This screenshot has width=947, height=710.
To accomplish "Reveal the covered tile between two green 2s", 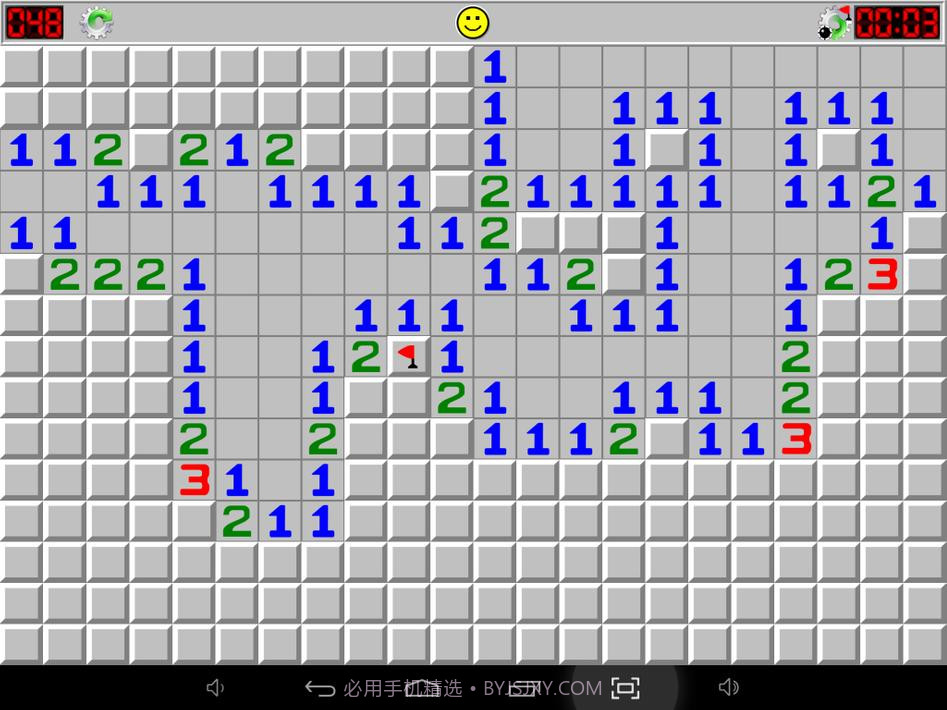I will (x=150, y=151).
